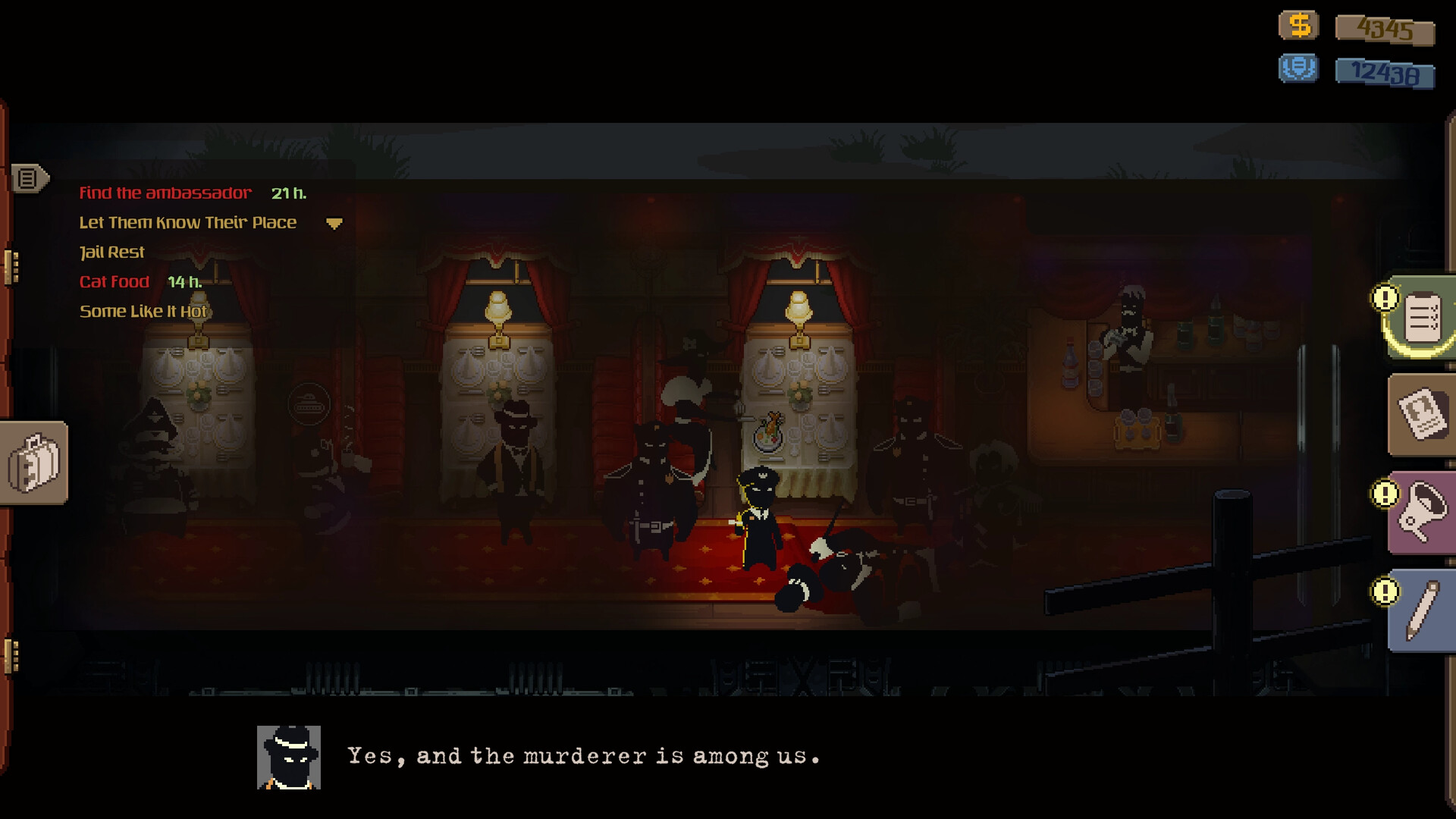Dismiss the exclamation badge on the clipboard icon

coord(1385,299)
